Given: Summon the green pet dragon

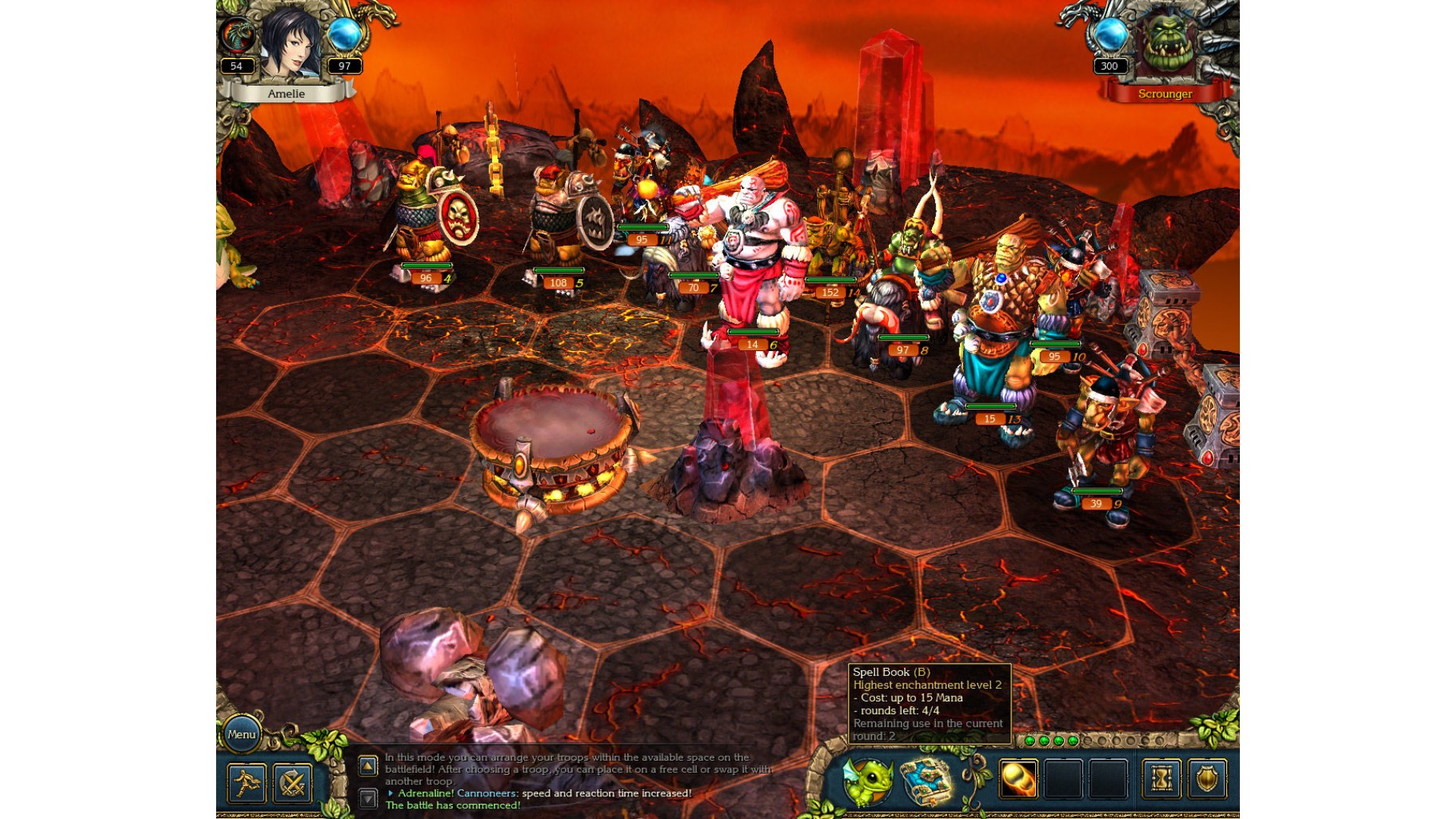Looking at the screenshot, I should 868,781.
